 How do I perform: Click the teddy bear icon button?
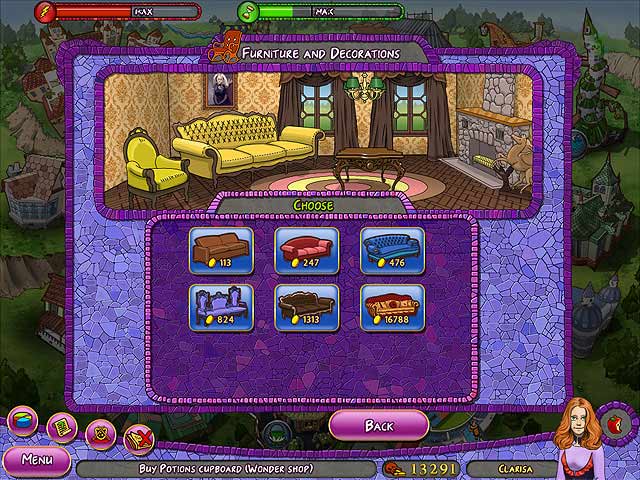click(100, 433)
